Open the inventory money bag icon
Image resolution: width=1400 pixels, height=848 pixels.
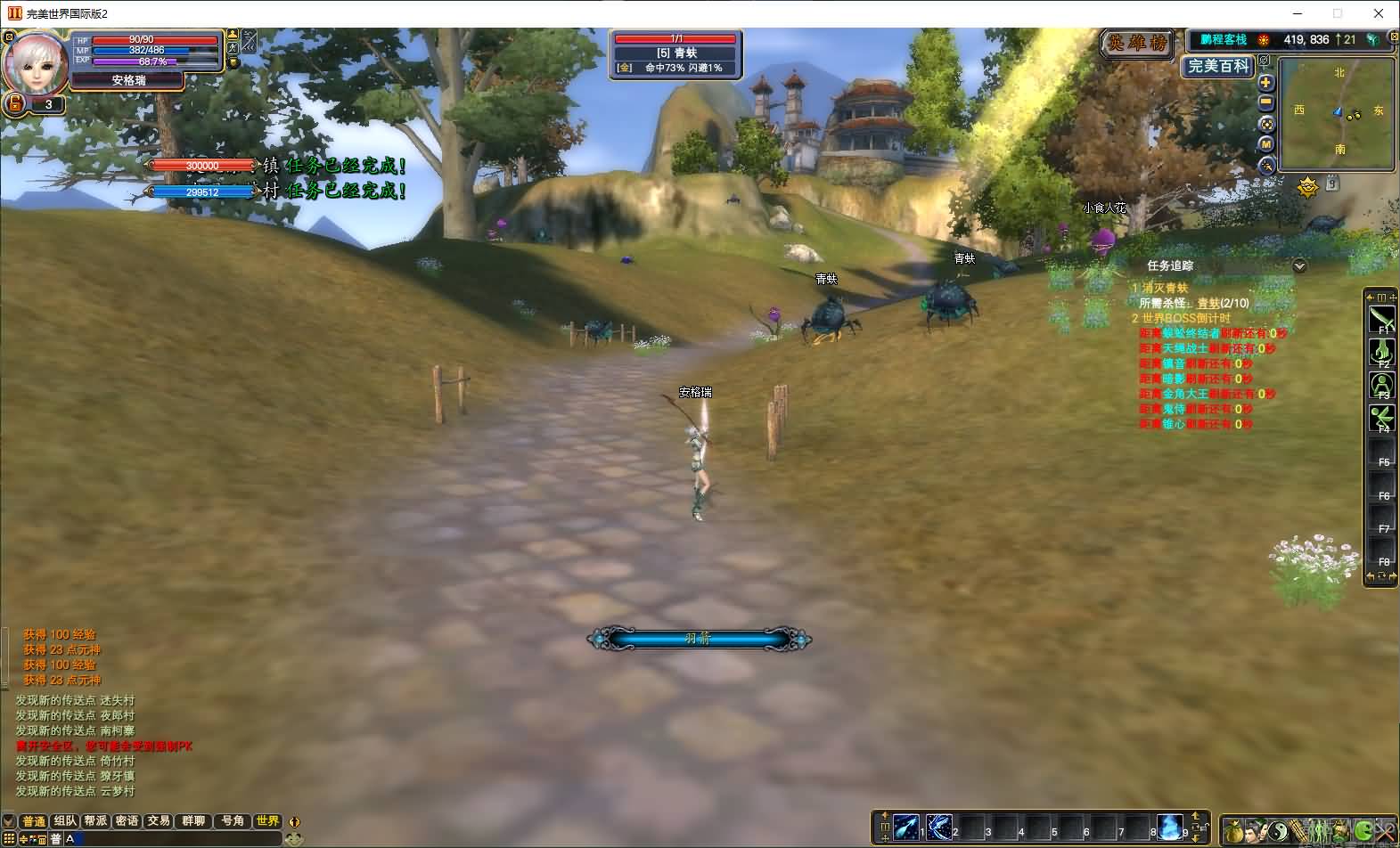coord(1234,831)
